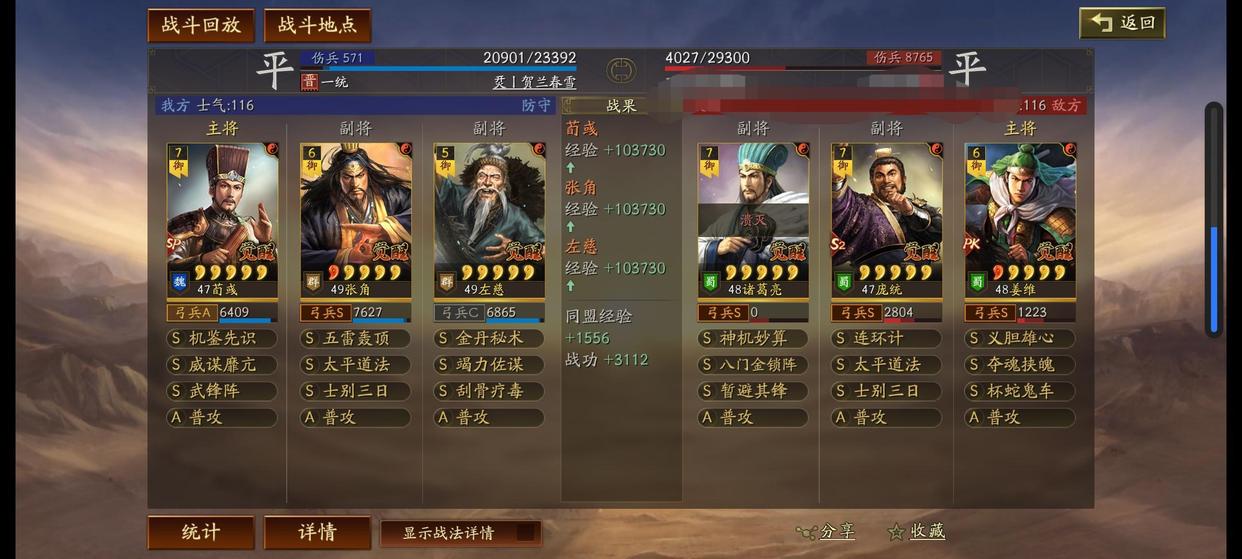Select the 荀彧 general portrait
The height and width of the screenshot is (559, 1242).
[x=222, y=215]
